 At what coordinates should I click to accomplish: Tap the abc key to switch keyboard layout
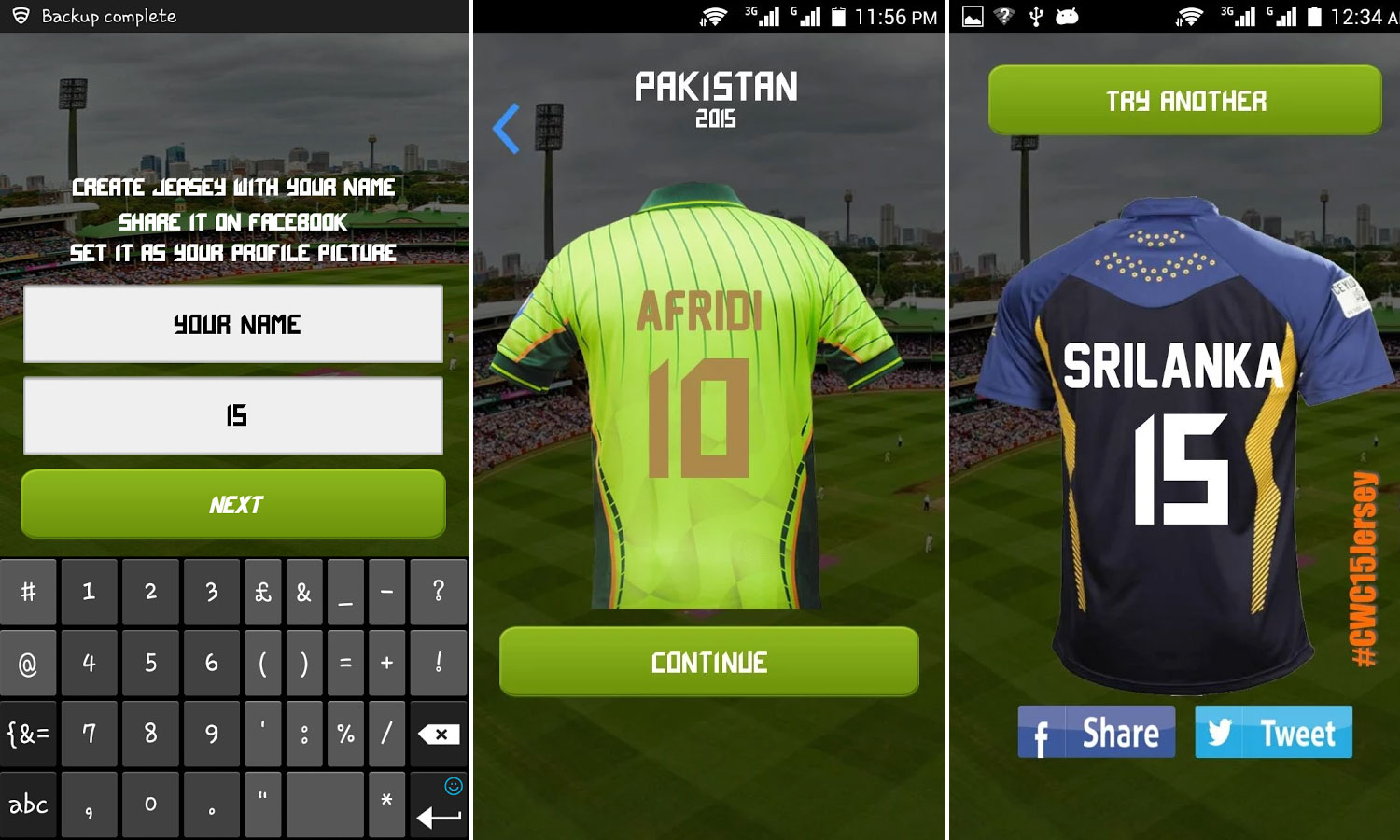tap(28, 804)
